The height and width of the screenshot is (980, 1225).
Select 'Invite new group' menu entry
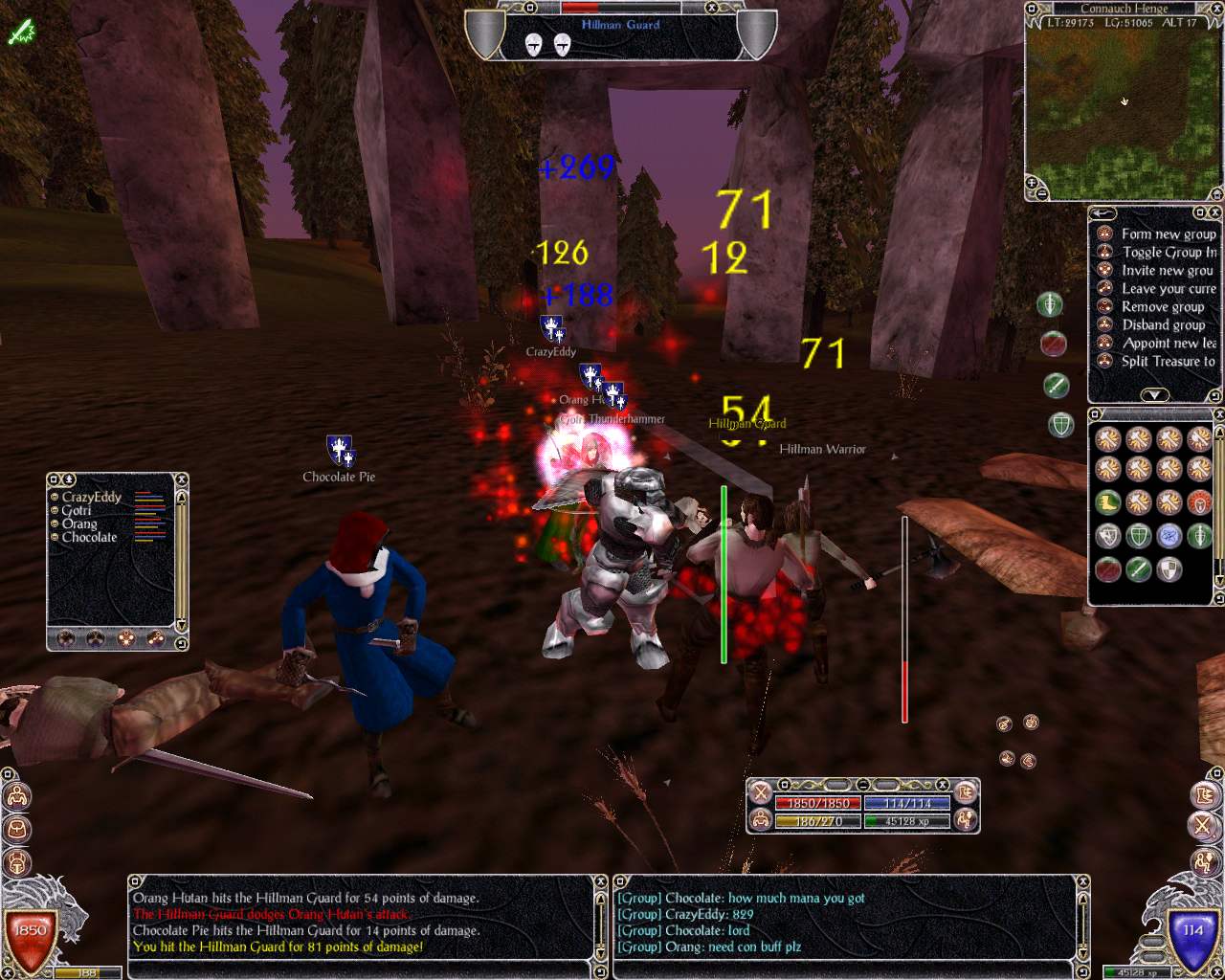tap(1167, 270)
